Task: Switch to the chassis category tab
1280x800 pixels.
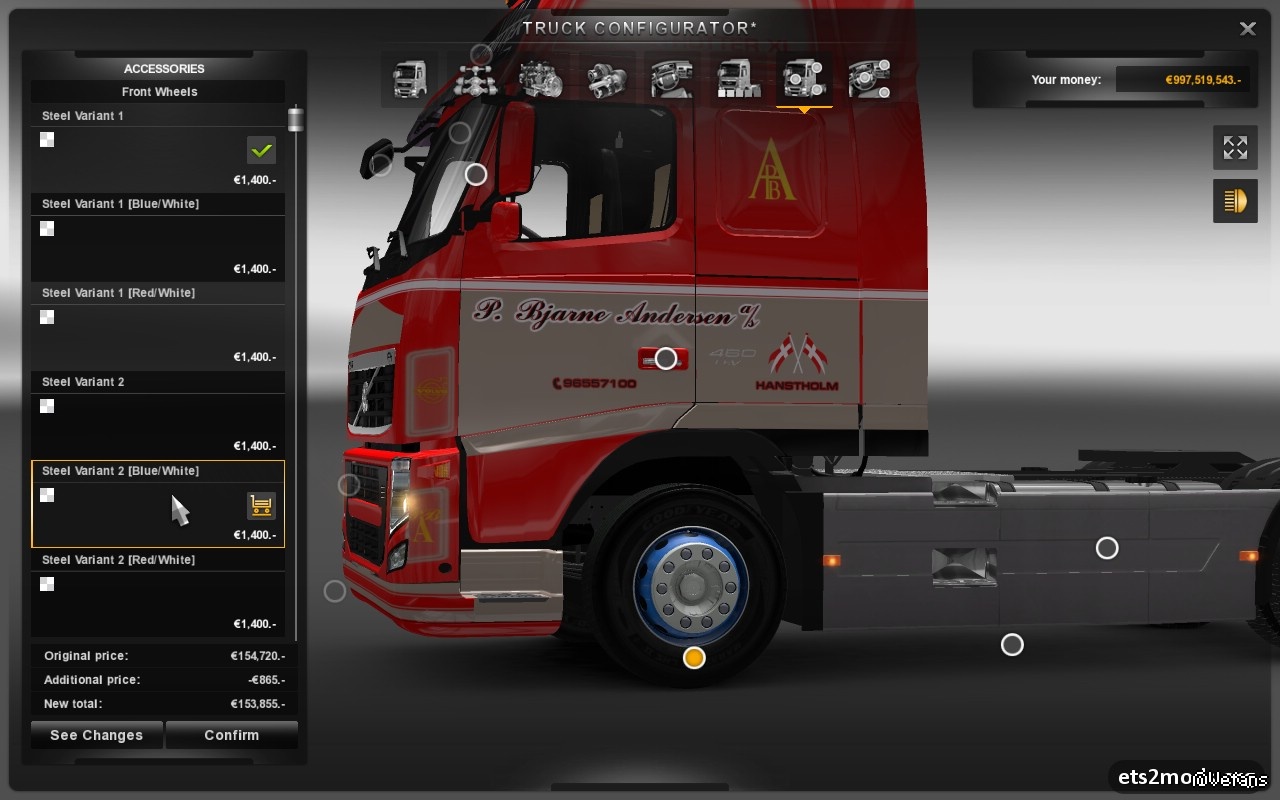Action: point(476,78)
